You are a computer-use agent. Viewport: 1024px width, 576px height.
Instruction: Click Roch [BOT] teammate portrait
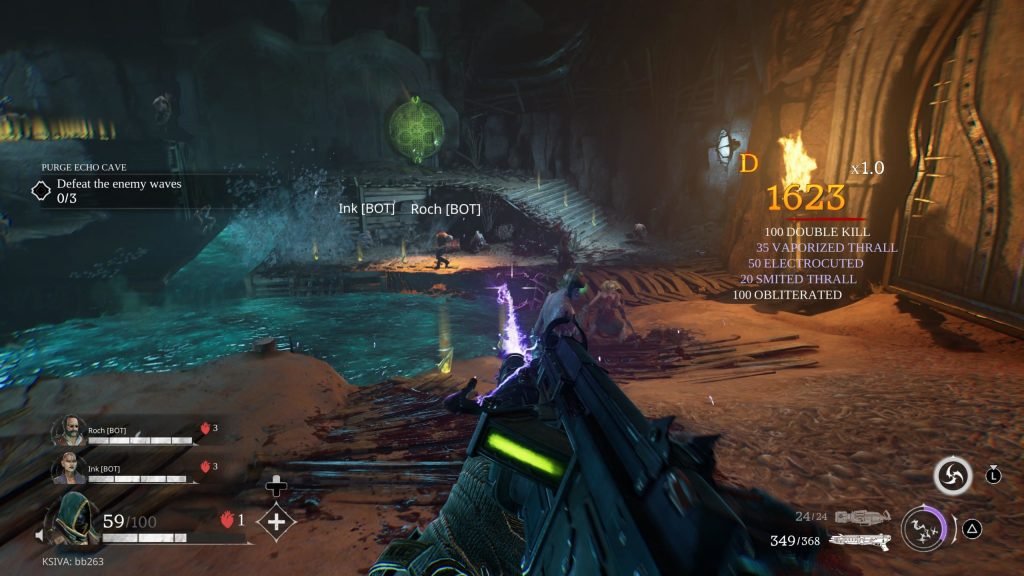click(x=67, y=431)
